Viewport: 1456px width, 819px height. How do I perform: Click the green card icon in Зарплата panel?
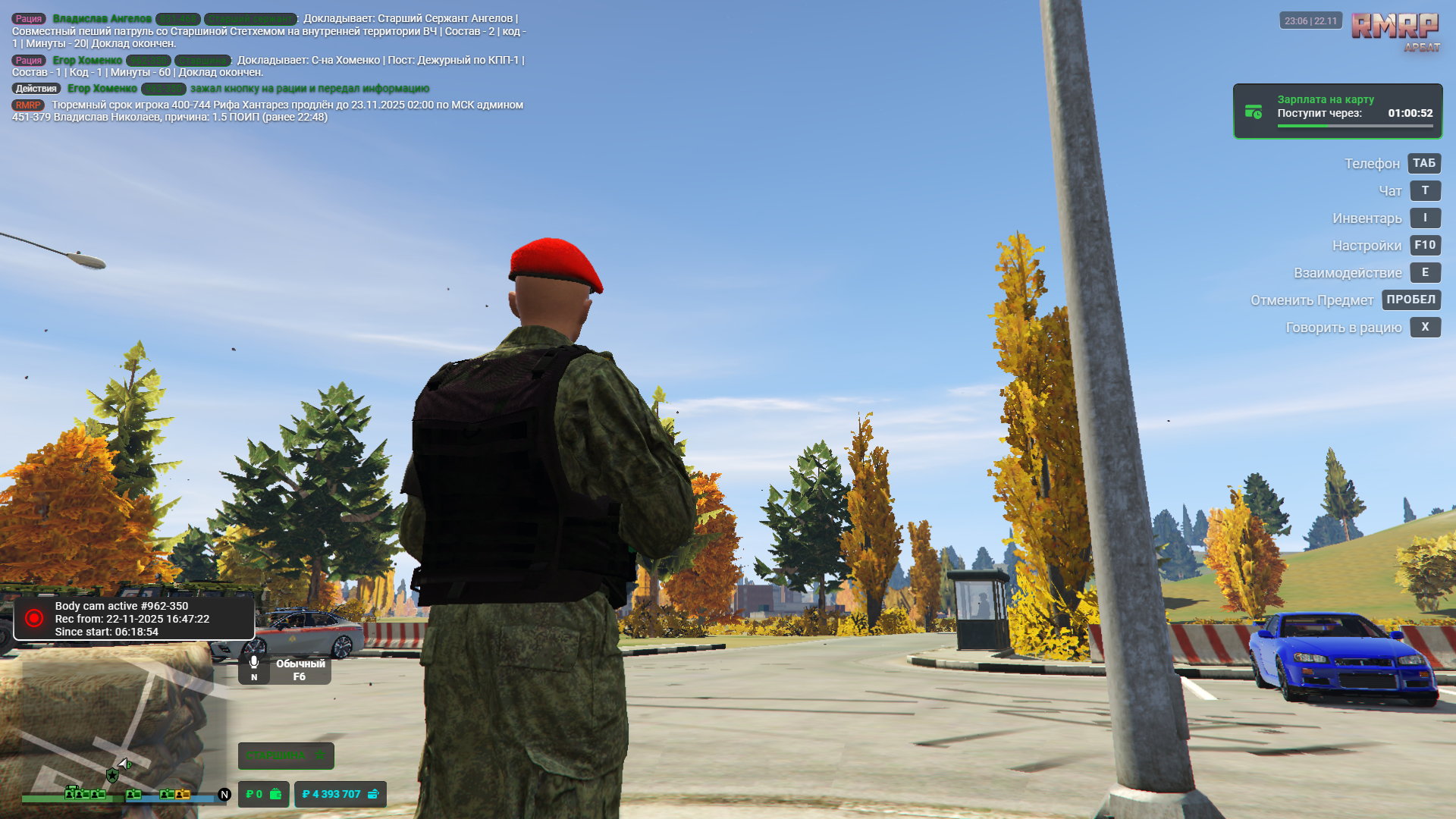pyautogui.click(x=1254, y=111)
